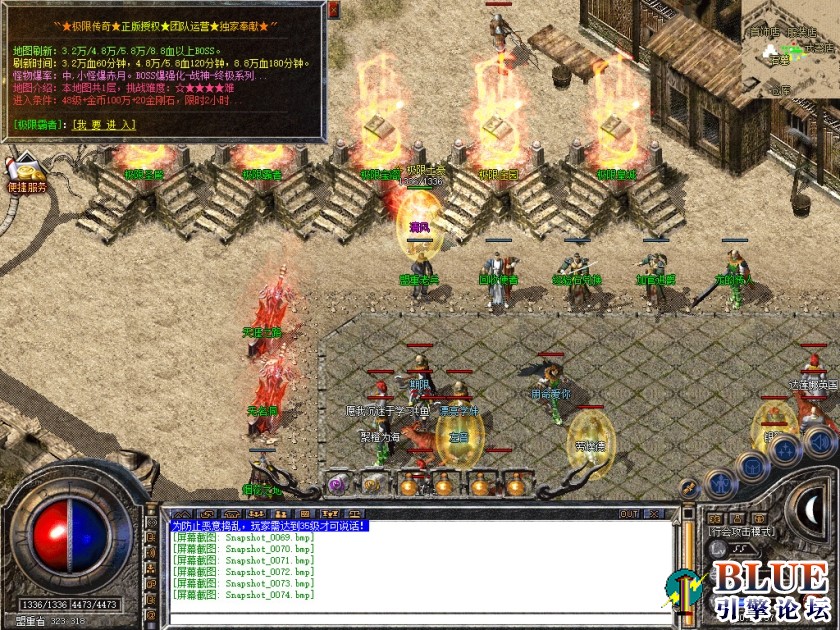
Task: Open the character figure round button
Action: [719, 484]
